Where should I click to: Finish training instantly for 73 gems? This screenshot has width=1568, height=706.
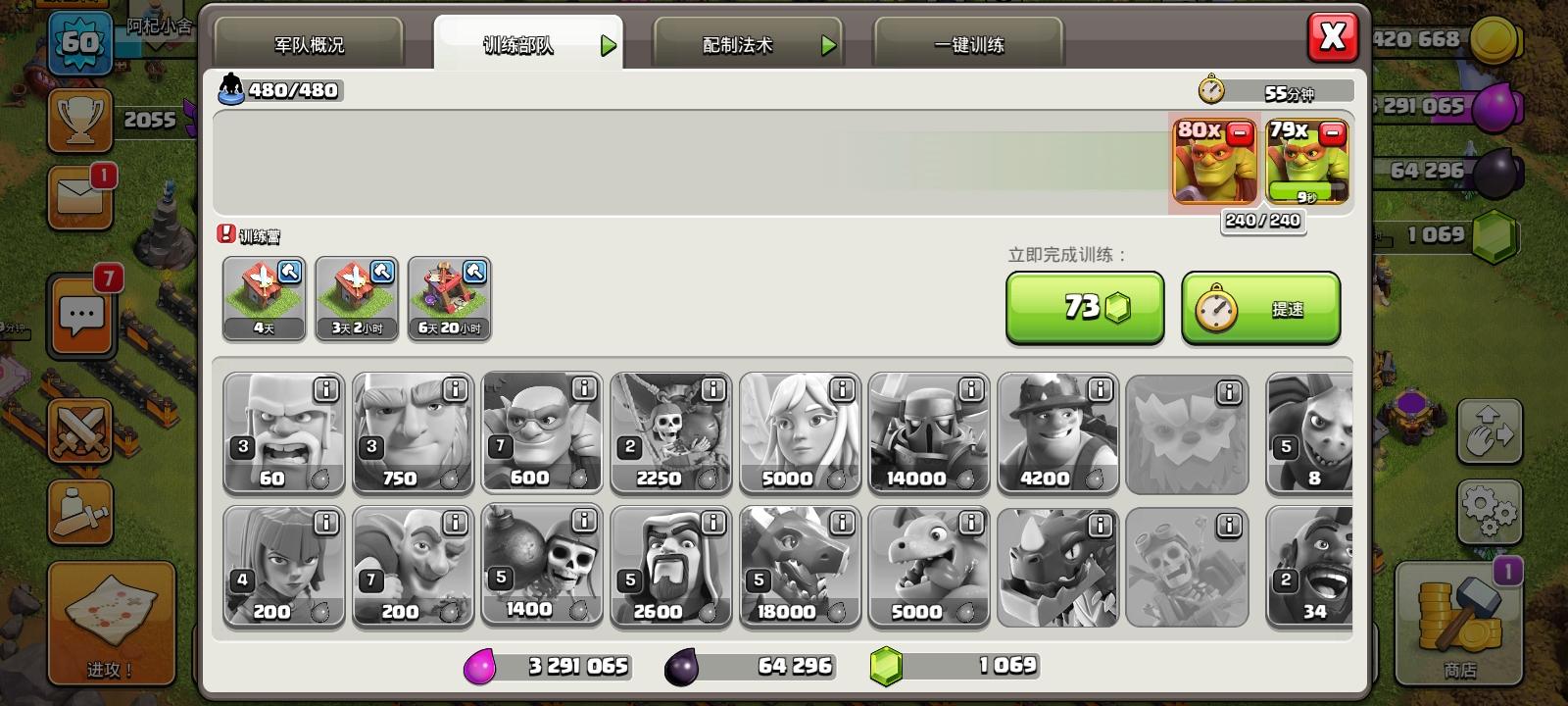pos(1085,308)
